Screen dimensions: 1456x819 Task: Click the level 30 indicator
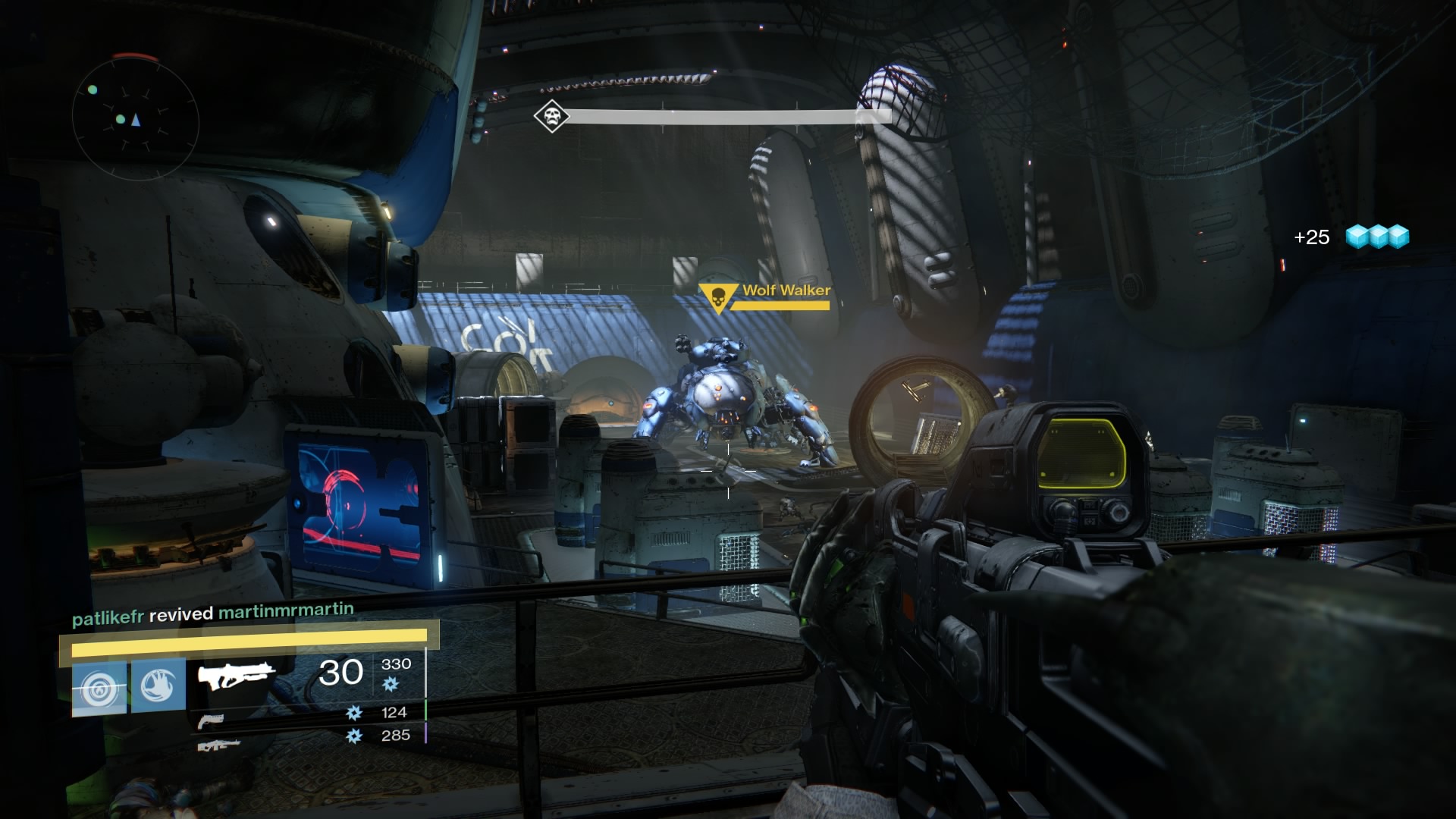click(x=340, y=672)
